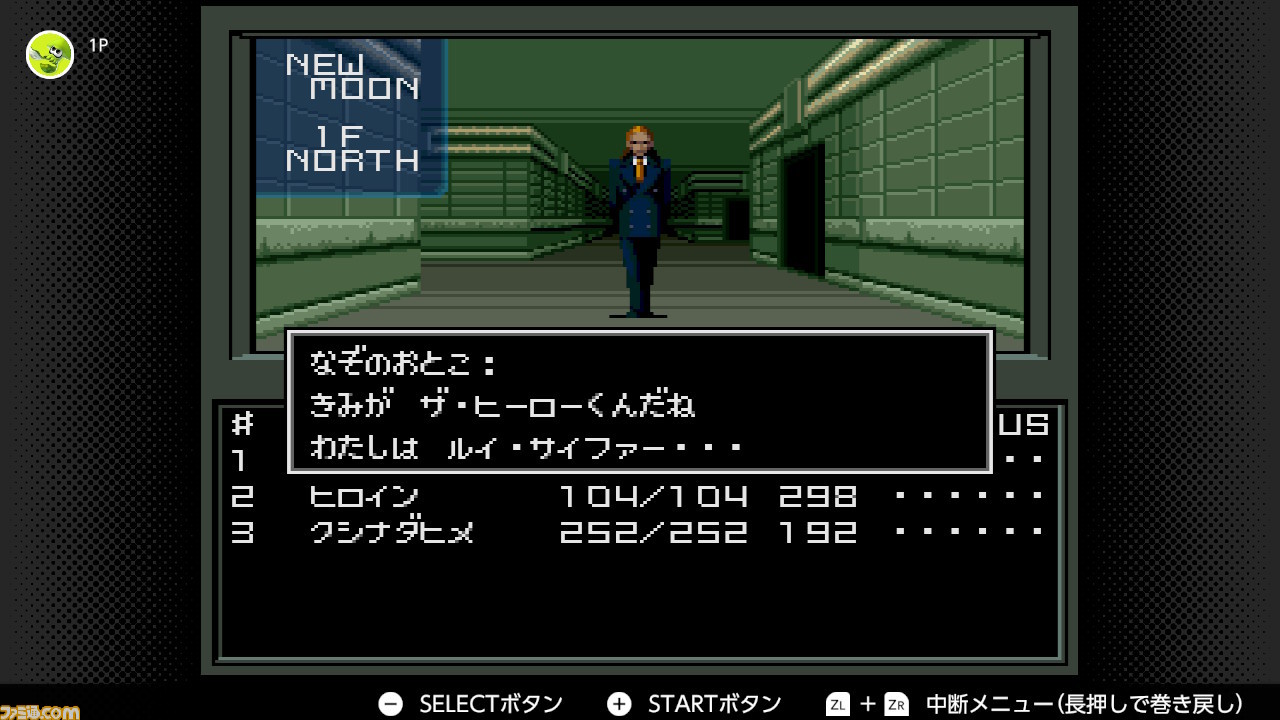Click the # column header of the party window
Viewport: 1280px width, 720px height.
240,423
